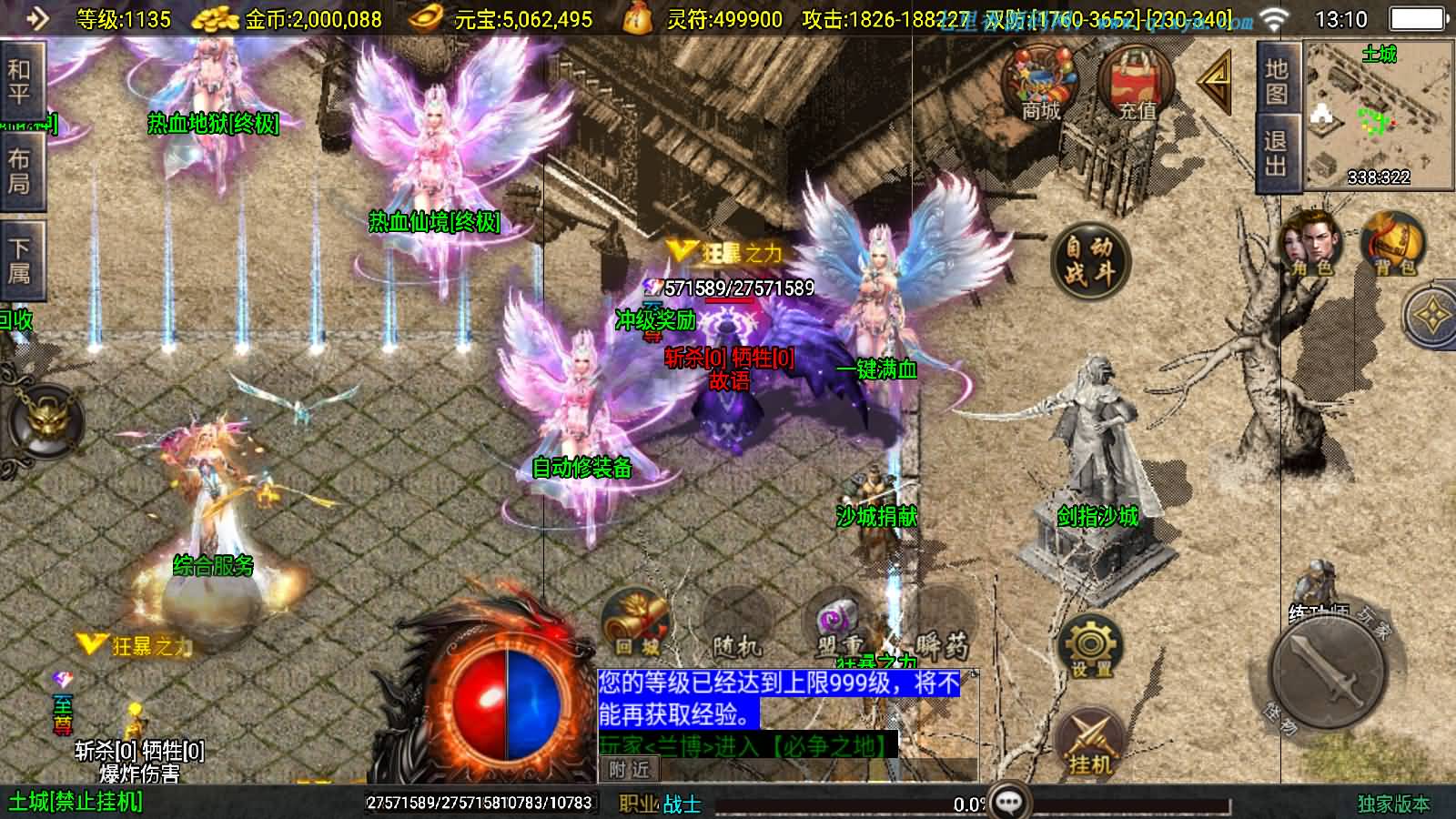Start 挂机 idle mode
1456x819 pixels.
1090,744
